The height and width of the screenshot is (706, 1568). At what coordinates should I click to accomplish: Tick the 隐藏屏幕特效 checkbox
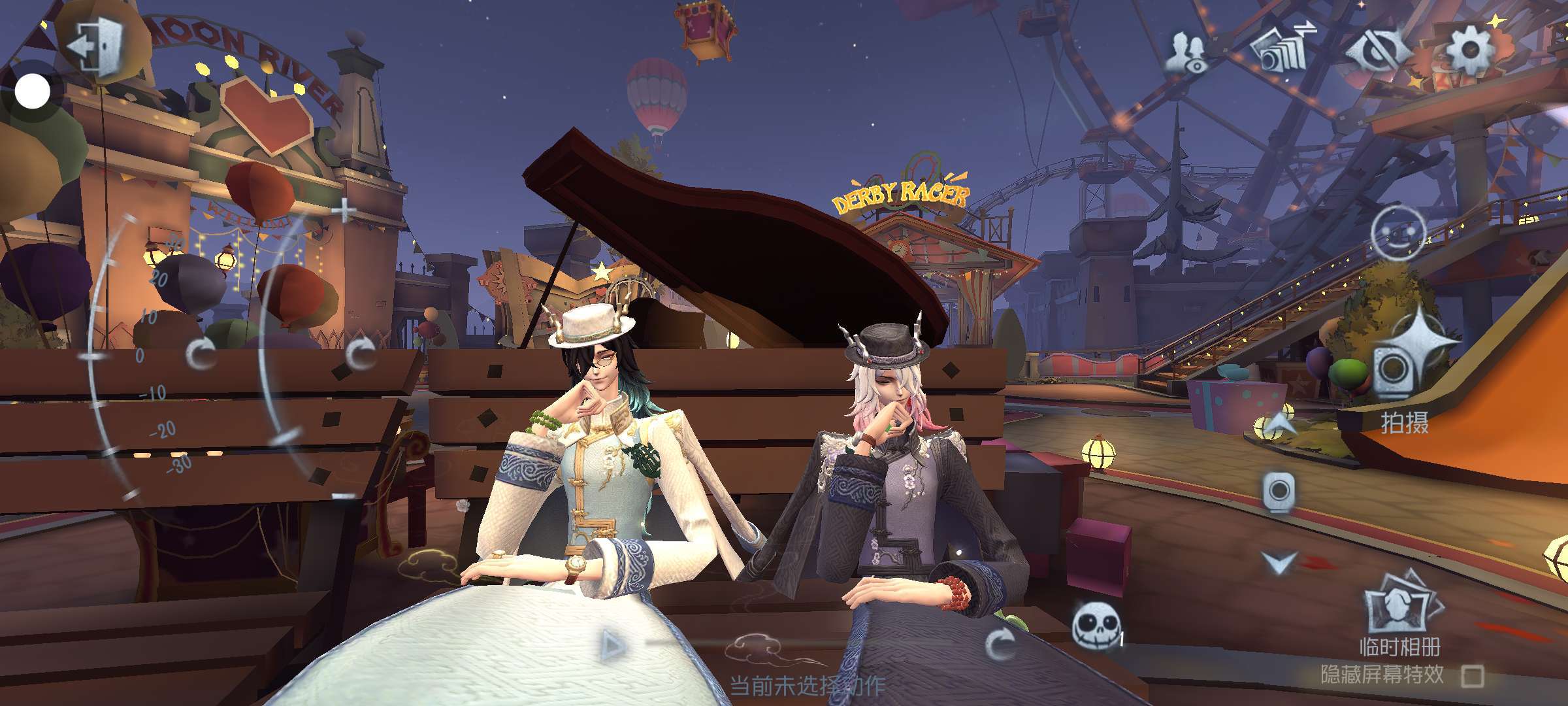tap(1472, 675)
